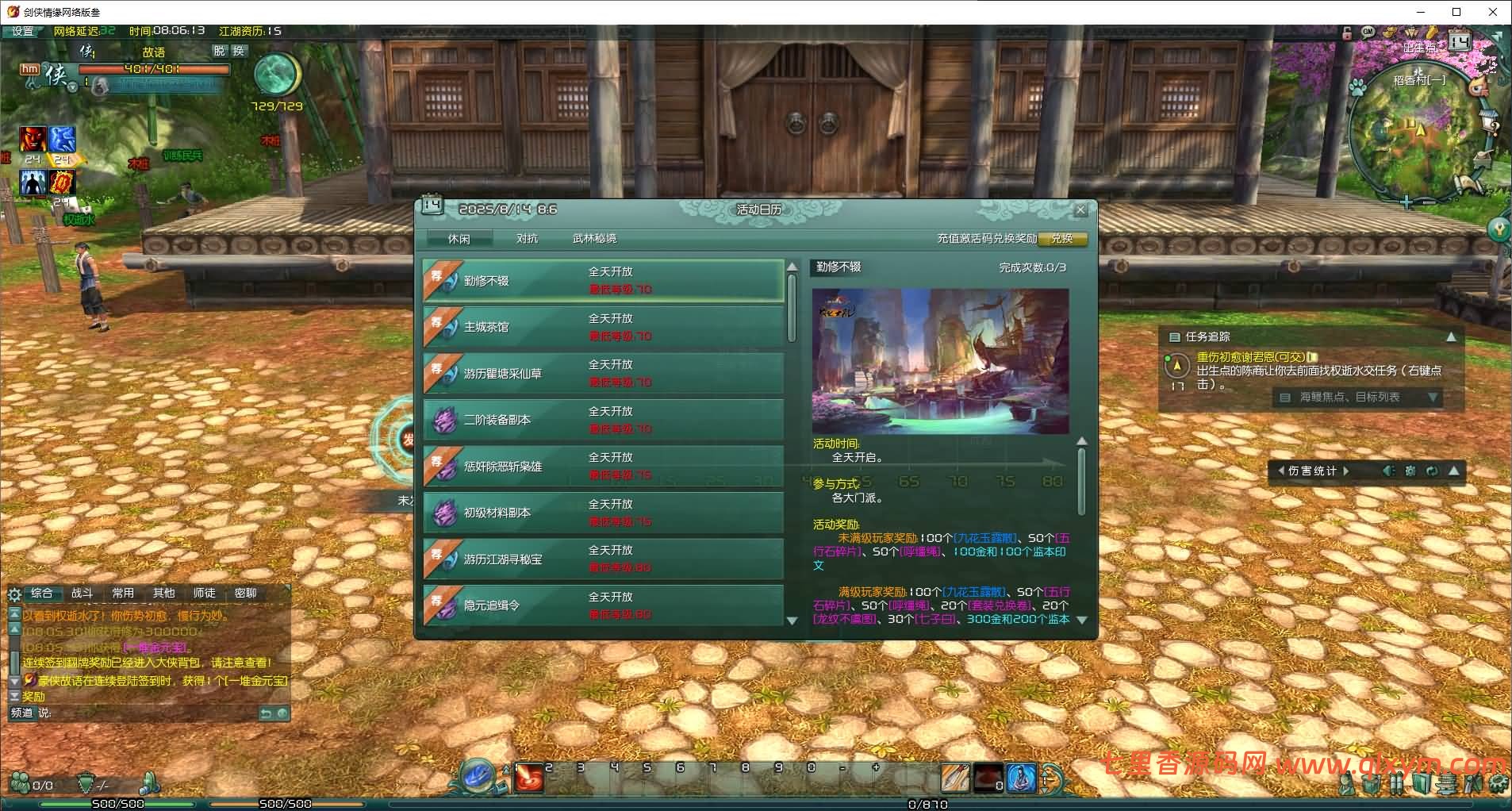Switch to the 密聊 chat tab
Screen dimensions: 1512x811
246,593
